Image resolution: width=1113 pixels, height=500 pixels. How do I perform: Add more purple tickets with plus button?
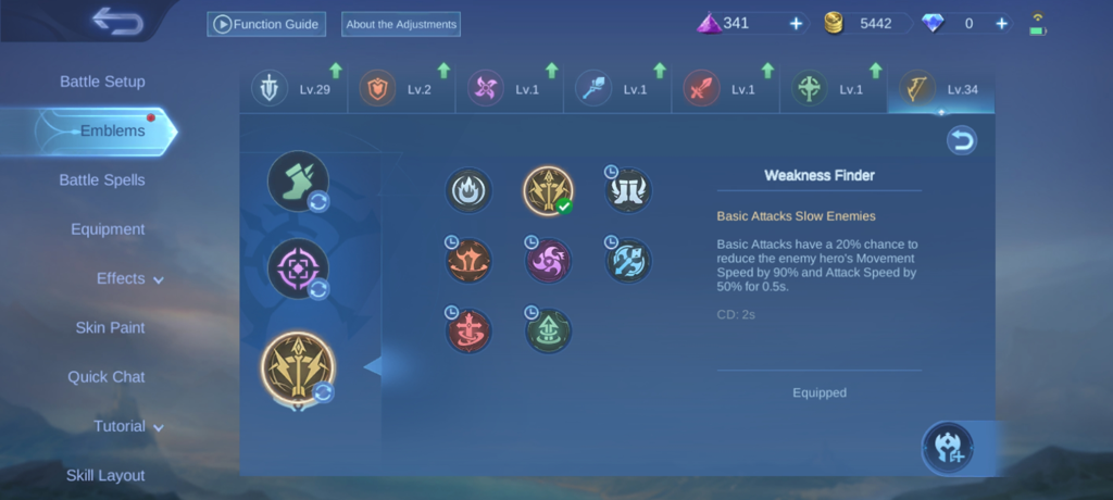[x=796, y=23]
